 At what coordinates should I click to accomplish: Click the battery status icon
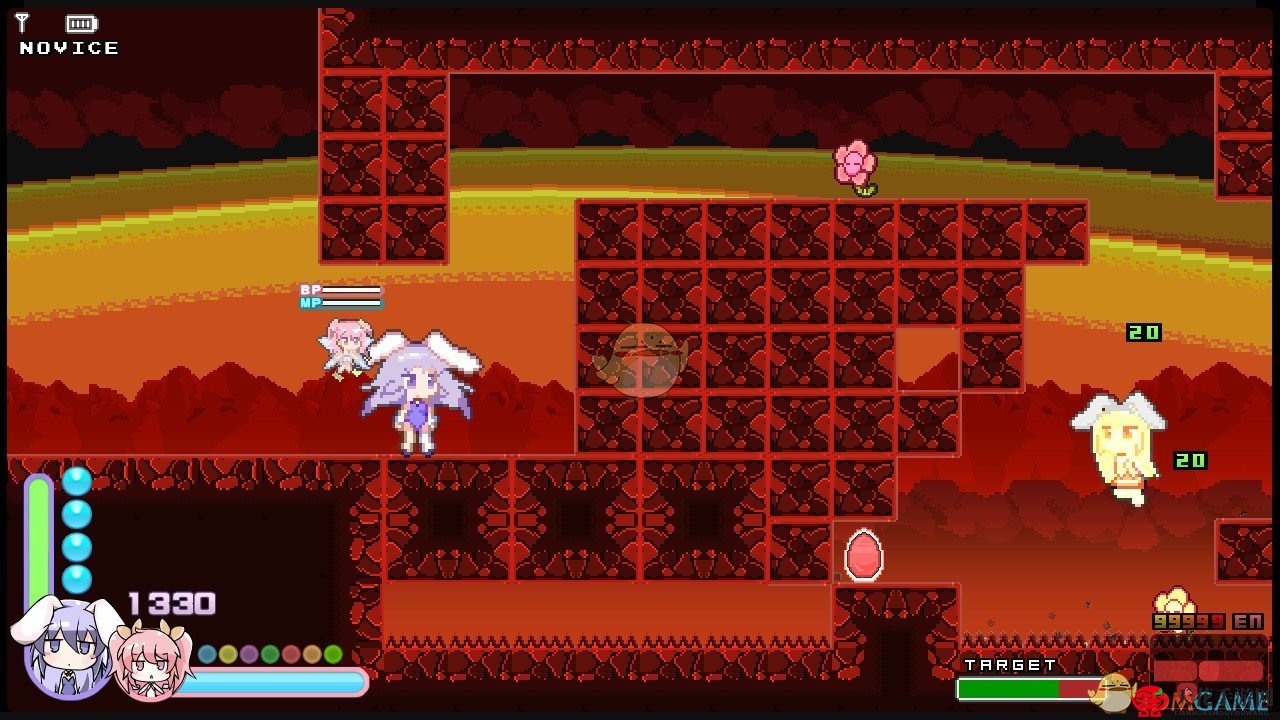(x=80, y=22)
